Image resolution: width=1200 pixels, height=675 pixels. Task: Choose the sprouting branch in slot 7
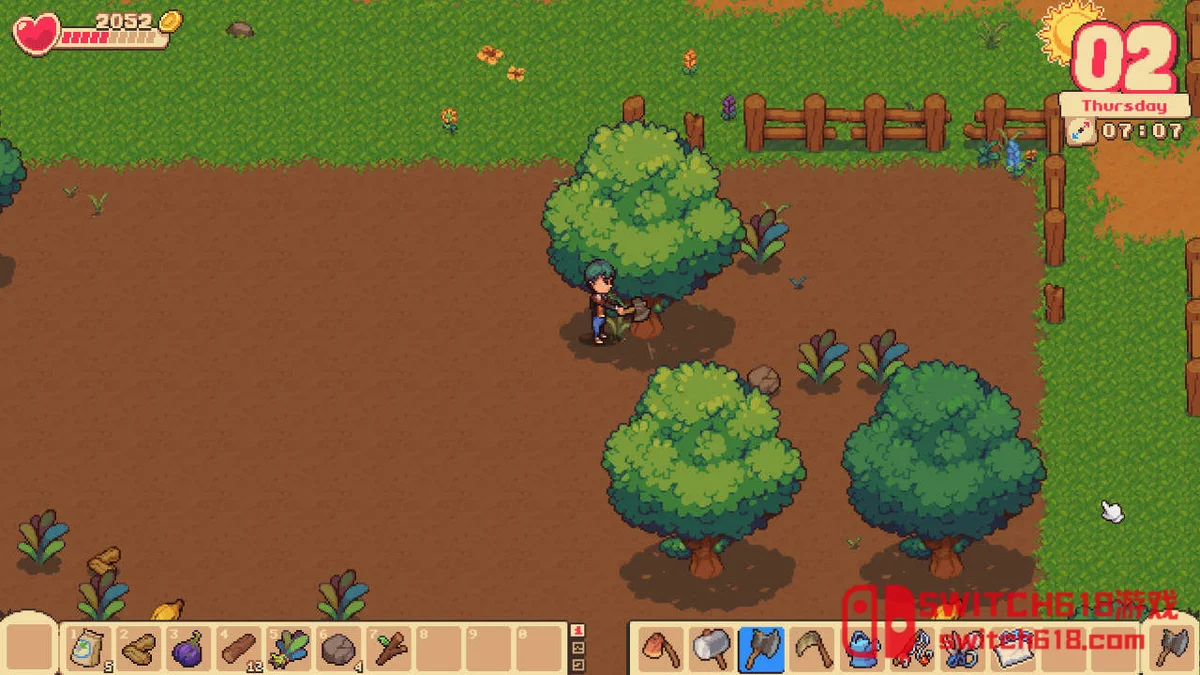389,649
